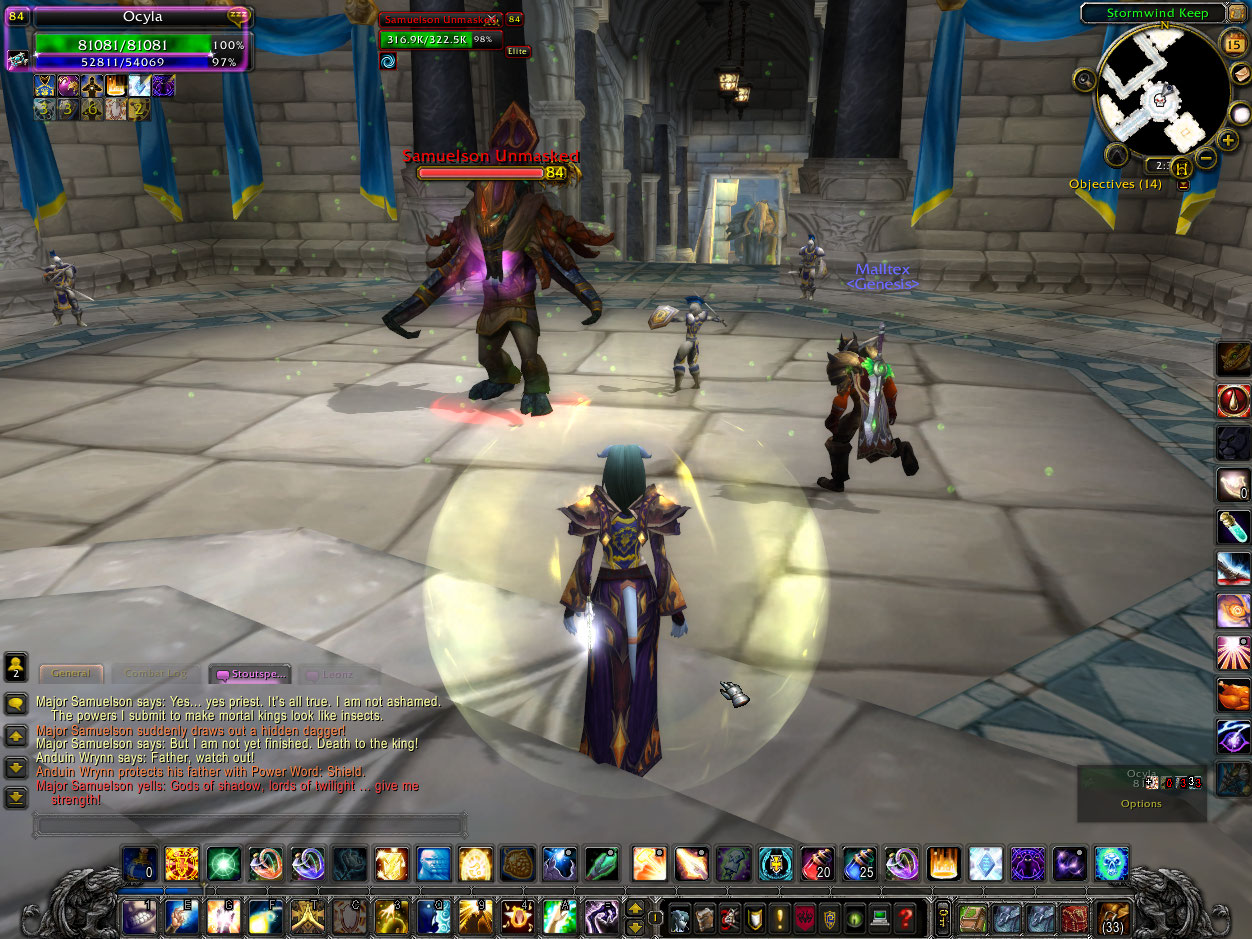Open the minimap tracking magnifier button
The height and width of the screenshot is (939, 1252).
[x=1085, y=78]
